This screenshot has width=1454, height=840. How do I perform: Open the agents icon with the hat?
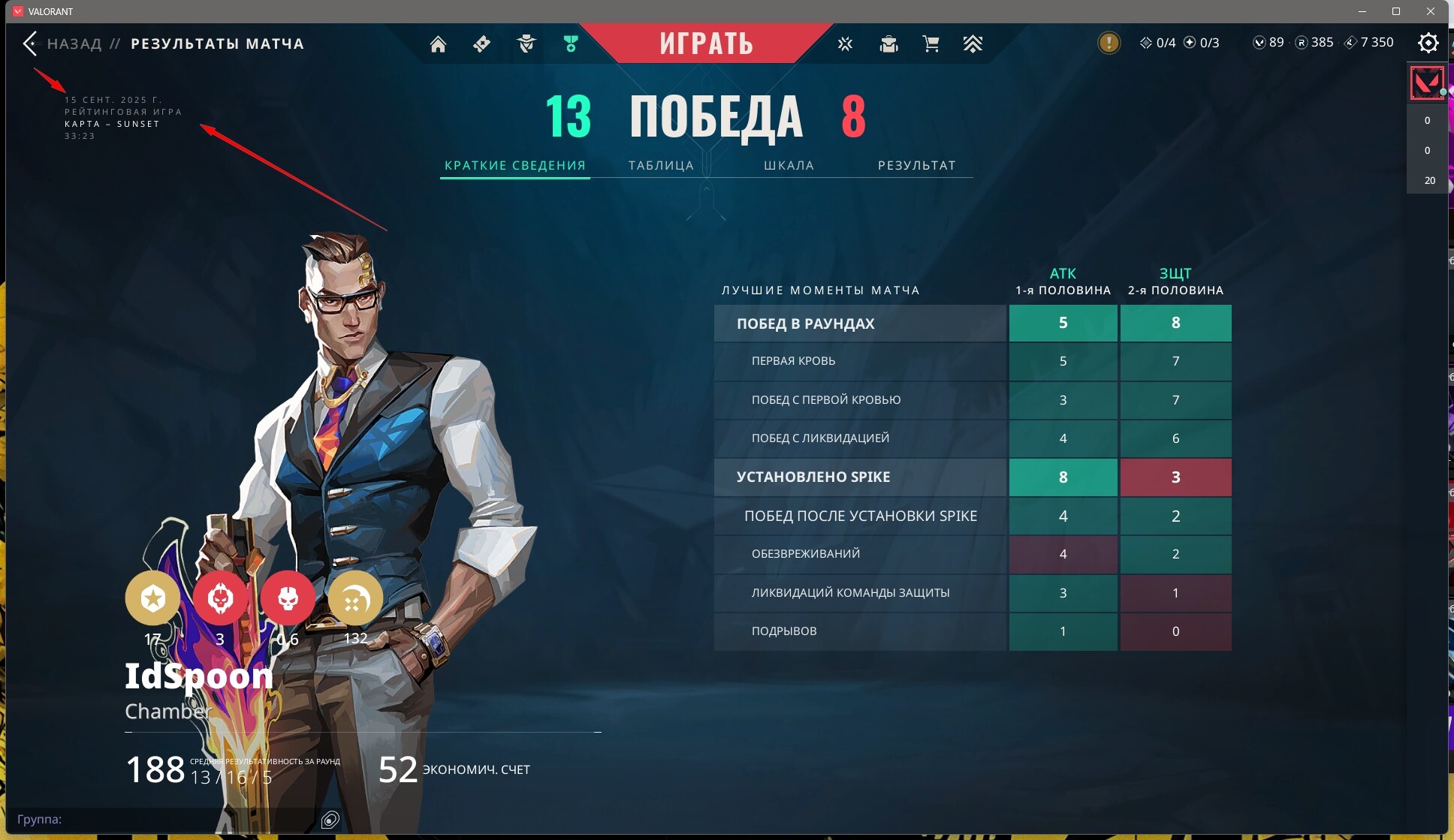click(x=526, y=44)
